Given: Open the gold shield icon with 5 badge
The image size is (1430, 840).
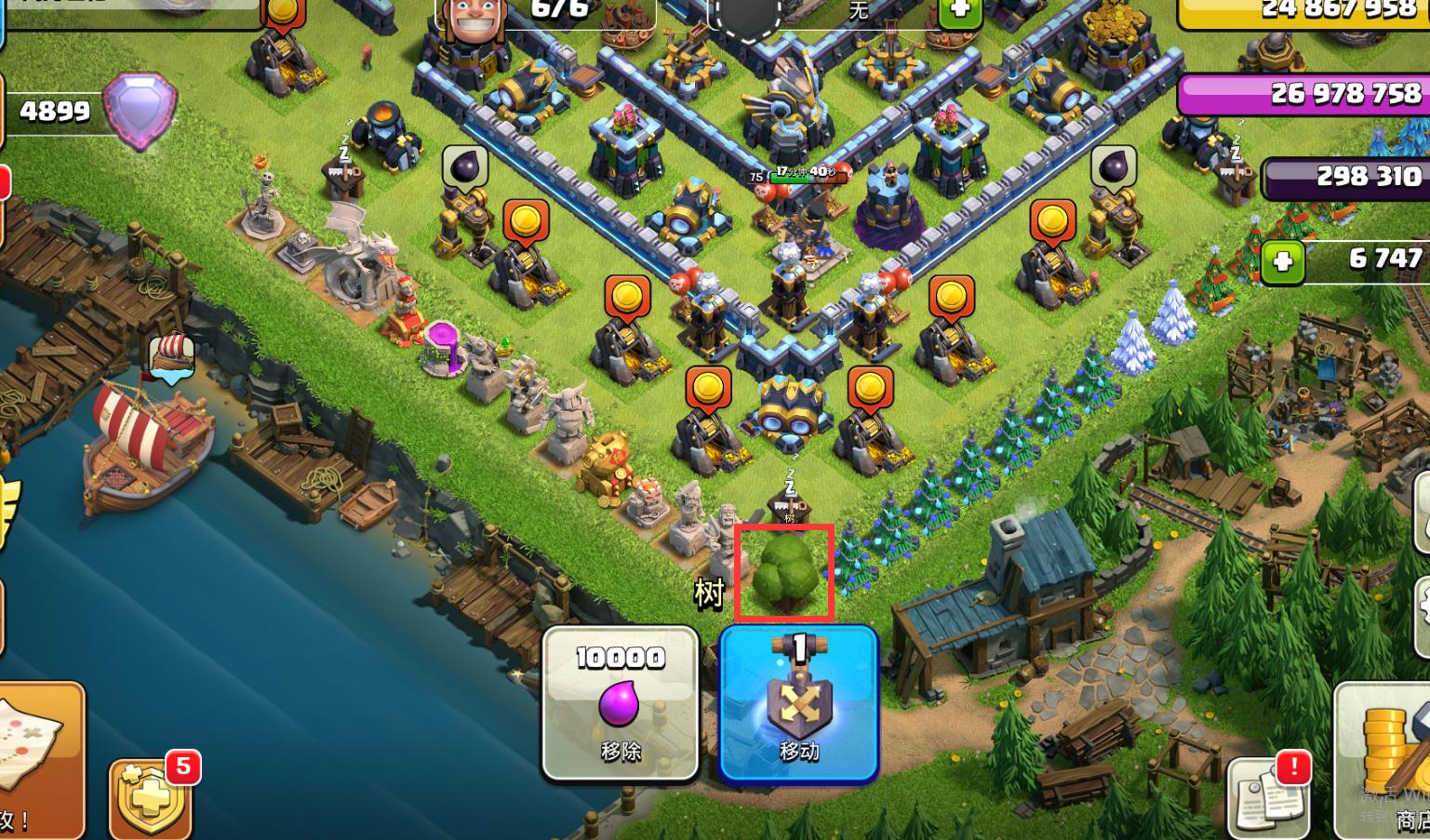Looking at the screenshot, I should pos(151,800).
